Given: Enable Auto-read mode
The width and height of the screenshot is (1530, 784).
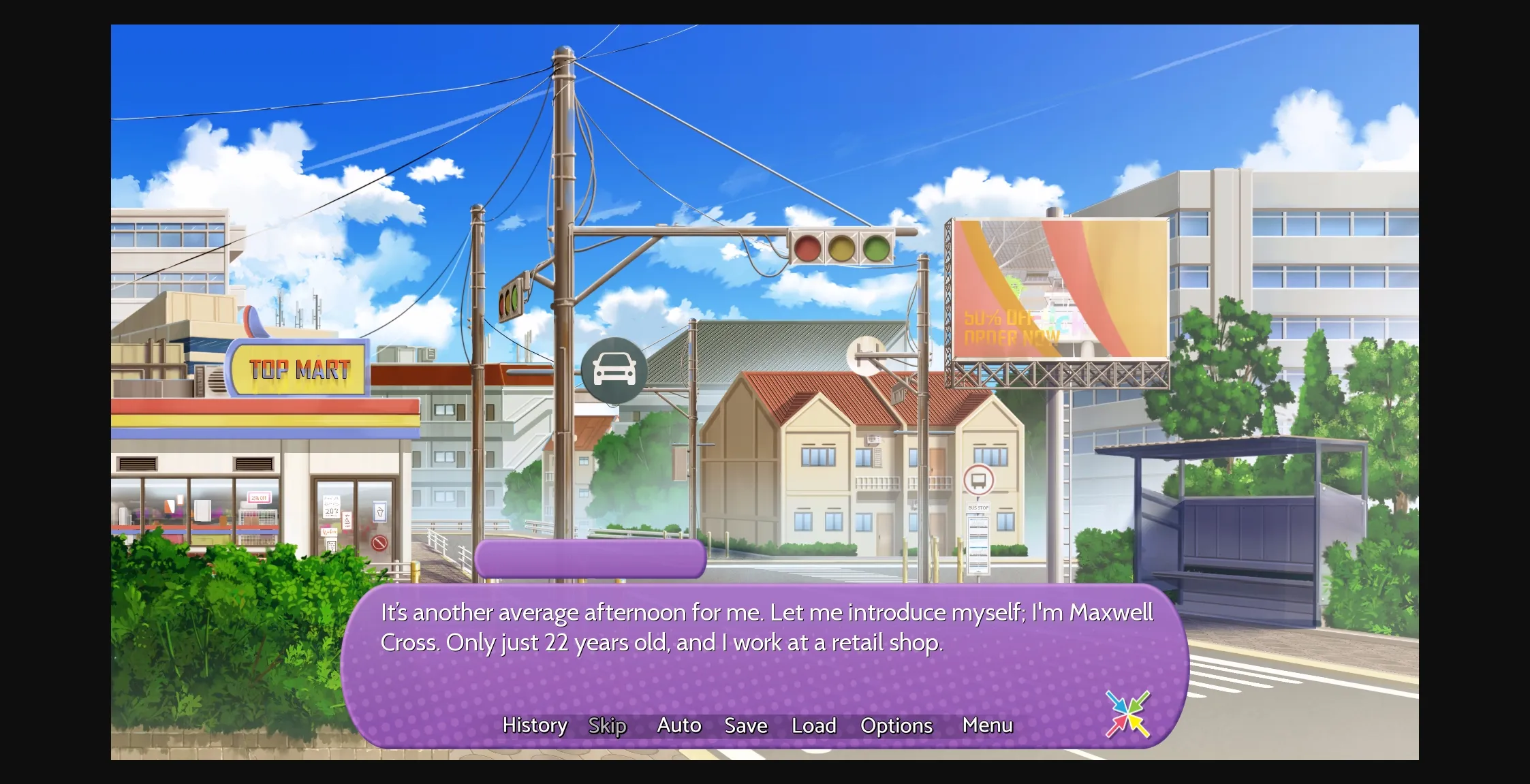Looking at the screenshot, I should point(679,726).
